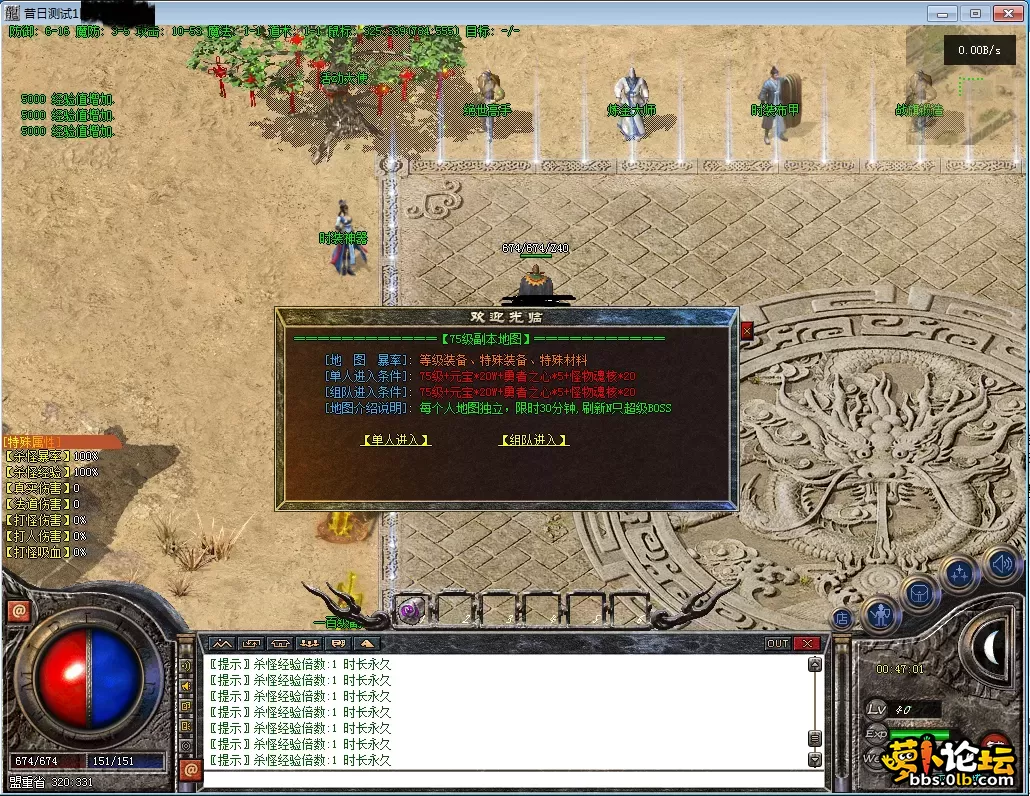Open the skills sparkle round button
This screenshot has width=1030, height=796.
[x=960, y=573]
